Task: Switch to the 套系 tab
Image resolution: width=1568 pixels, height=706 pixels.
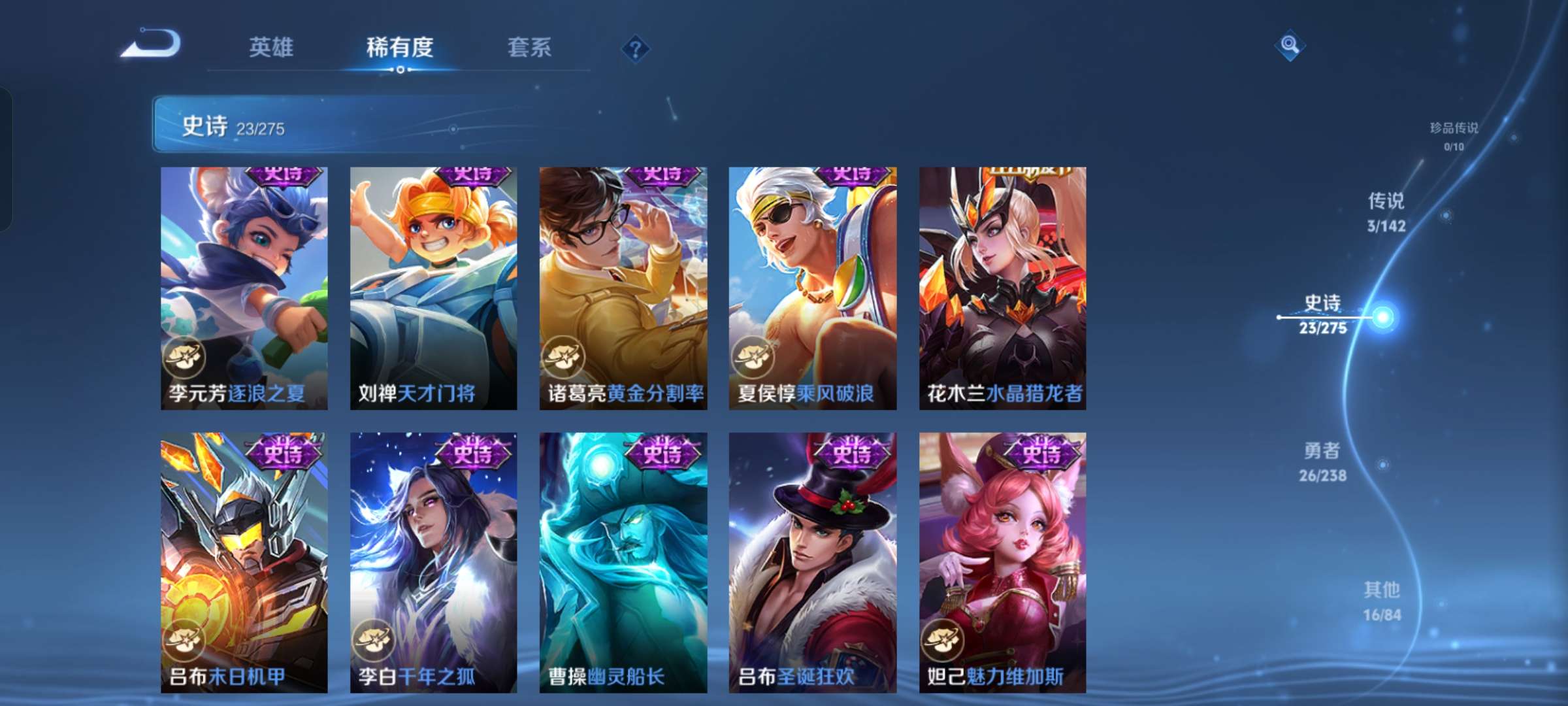Action: pyautogui.click(x=531, y=48)
